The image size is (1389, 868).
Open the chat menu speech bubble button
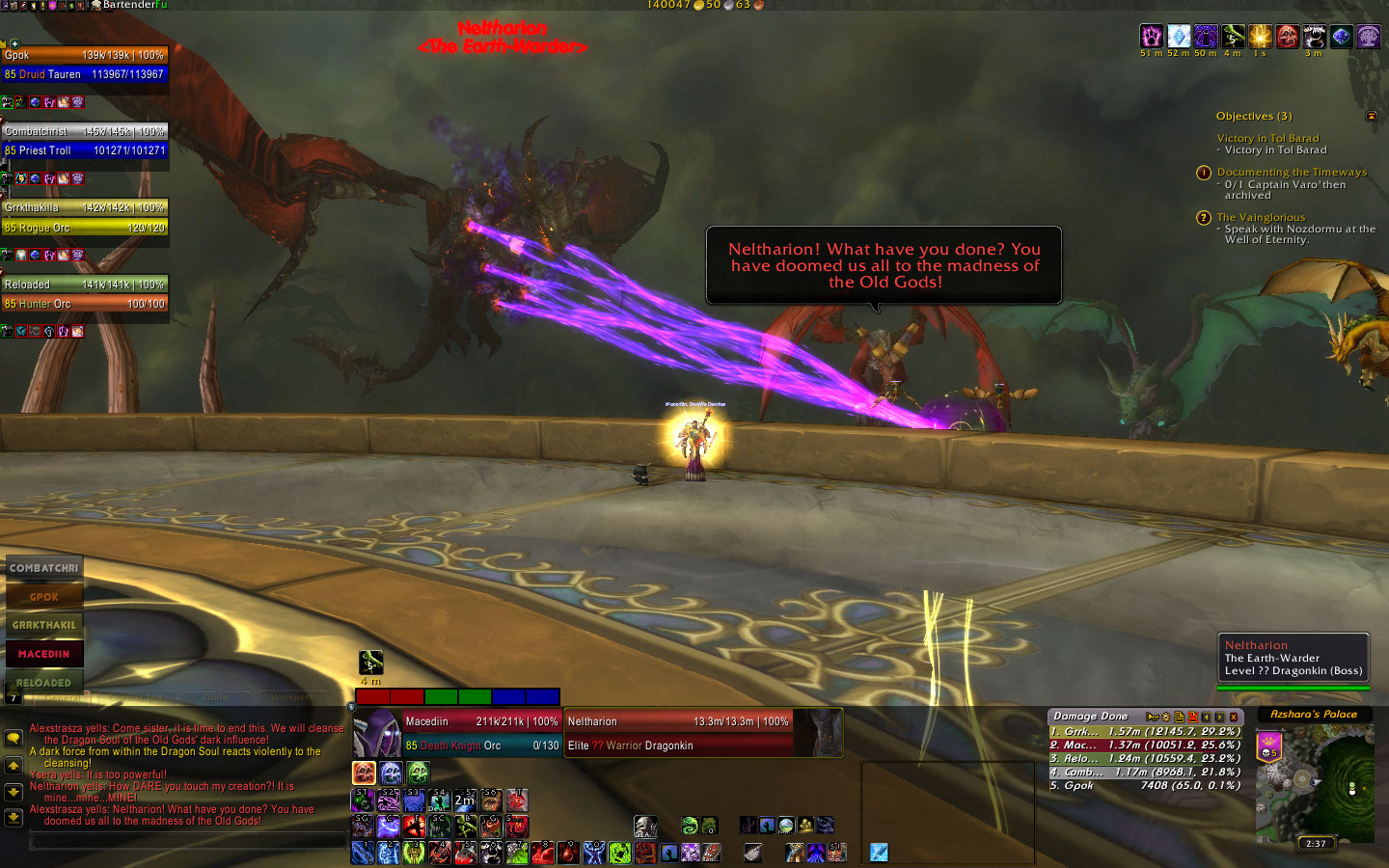[14, 738]
